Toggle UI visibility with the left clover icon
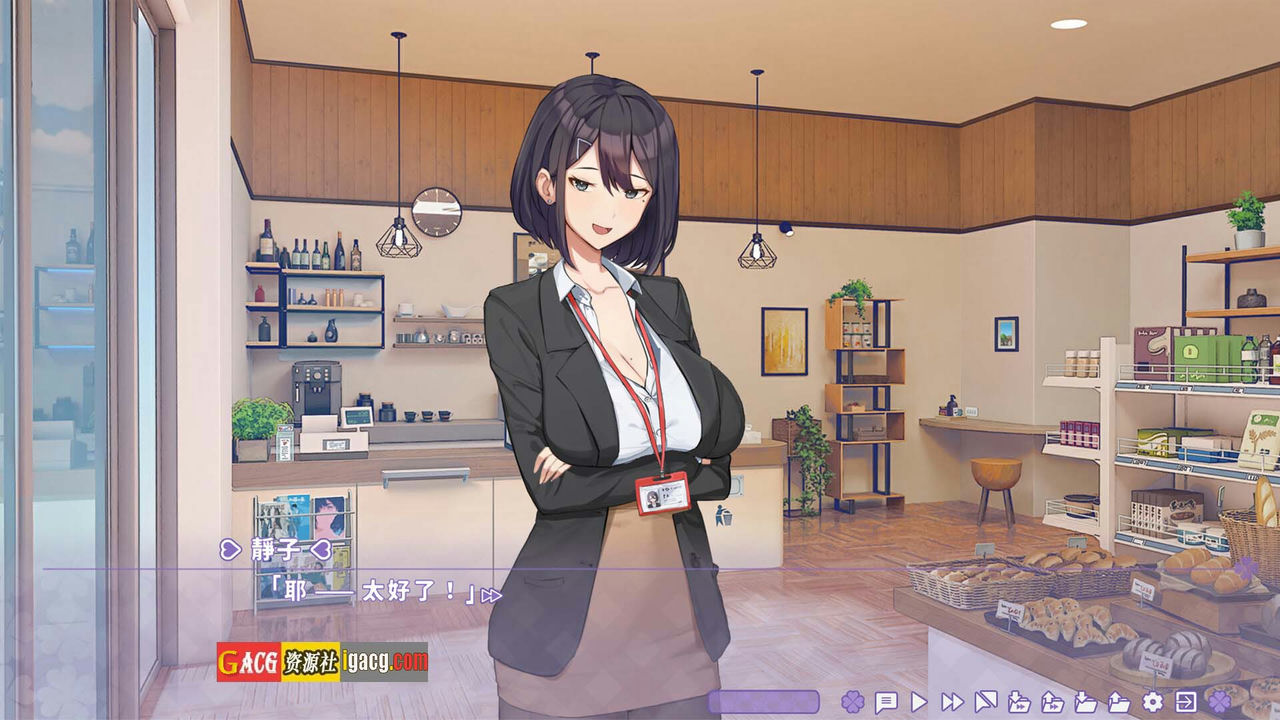1280x720 pixels. coord(855,703)
